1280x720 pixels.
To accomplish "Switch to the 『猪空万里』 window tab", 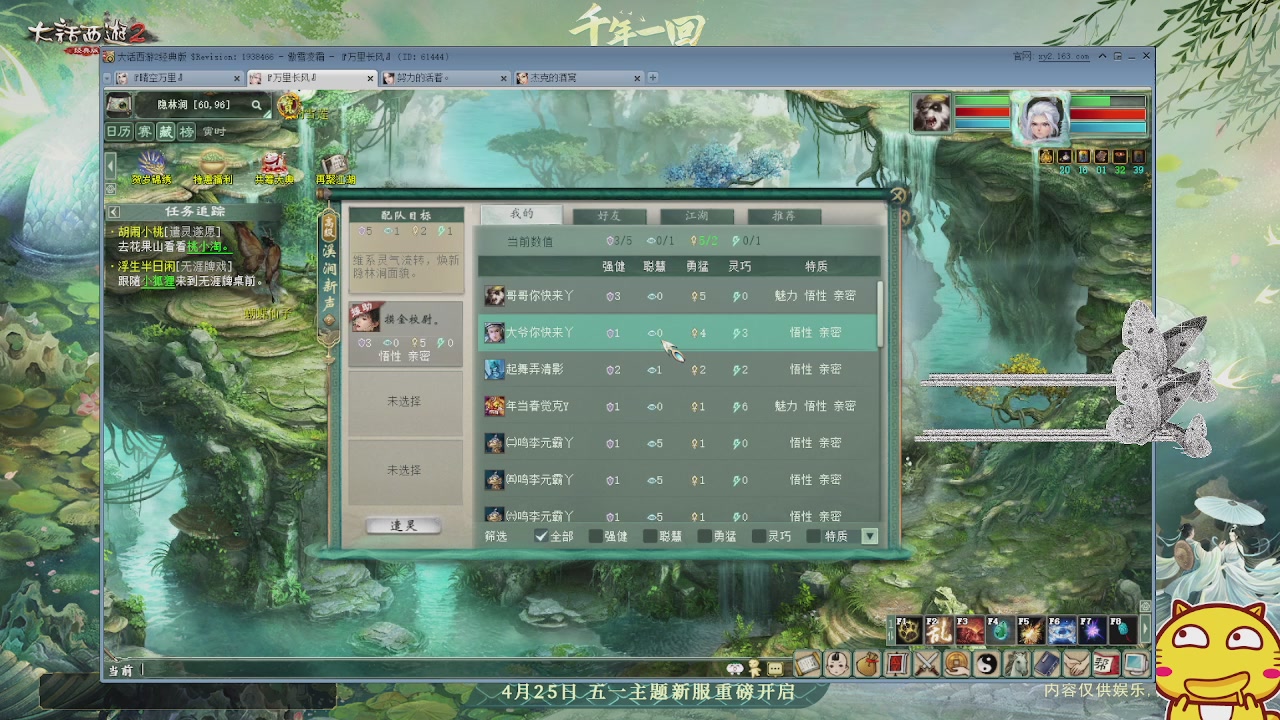I will pos(160,77).
